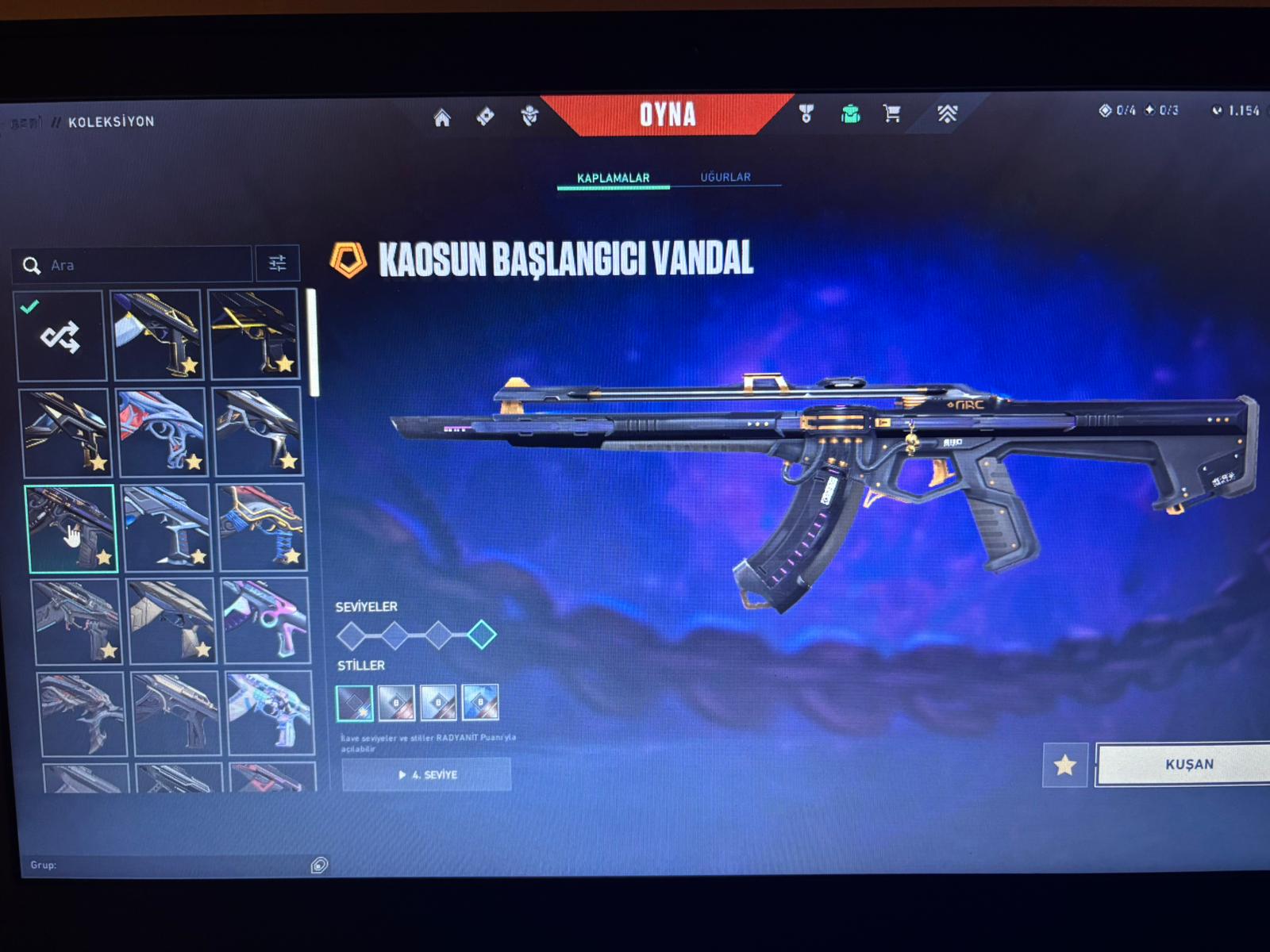
Task: Go to the home screen icon
Action: pos(442,118)
